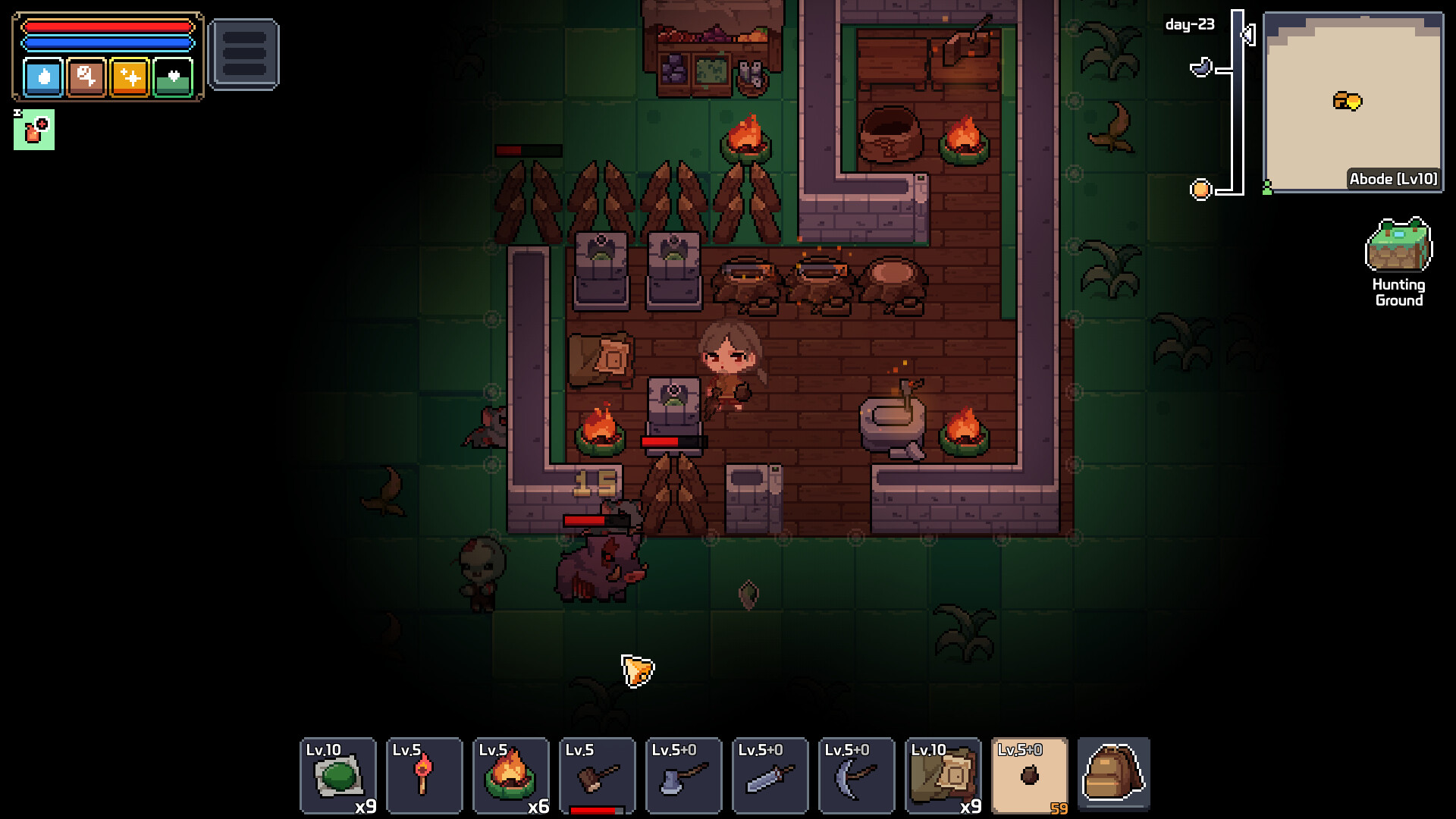Image resolution: width=1456 pixels, height=819 pixels.
Task: Equip the Lv.5+0 axe from the hotbar
Action: point(684,775)
